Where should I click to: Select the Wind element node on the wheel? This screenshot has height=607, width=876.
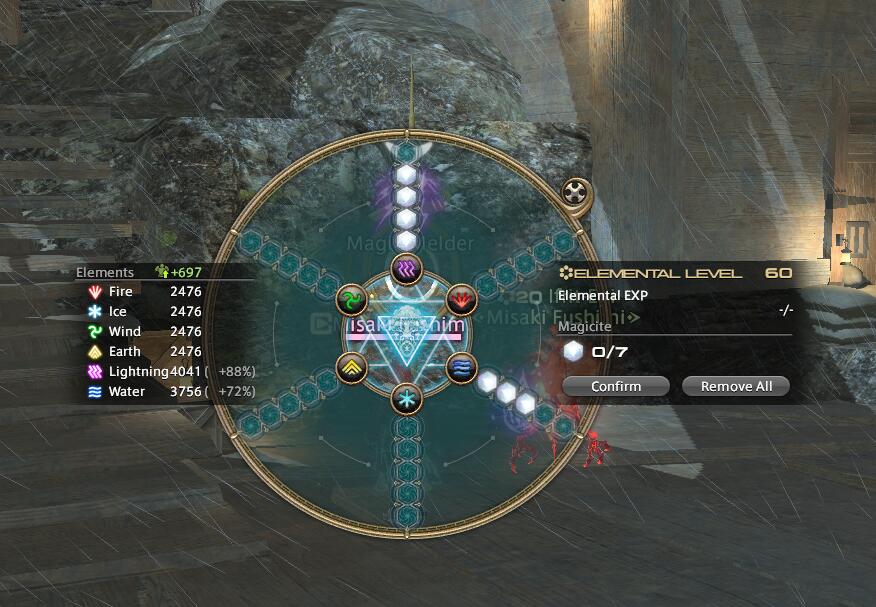[351, 299]
